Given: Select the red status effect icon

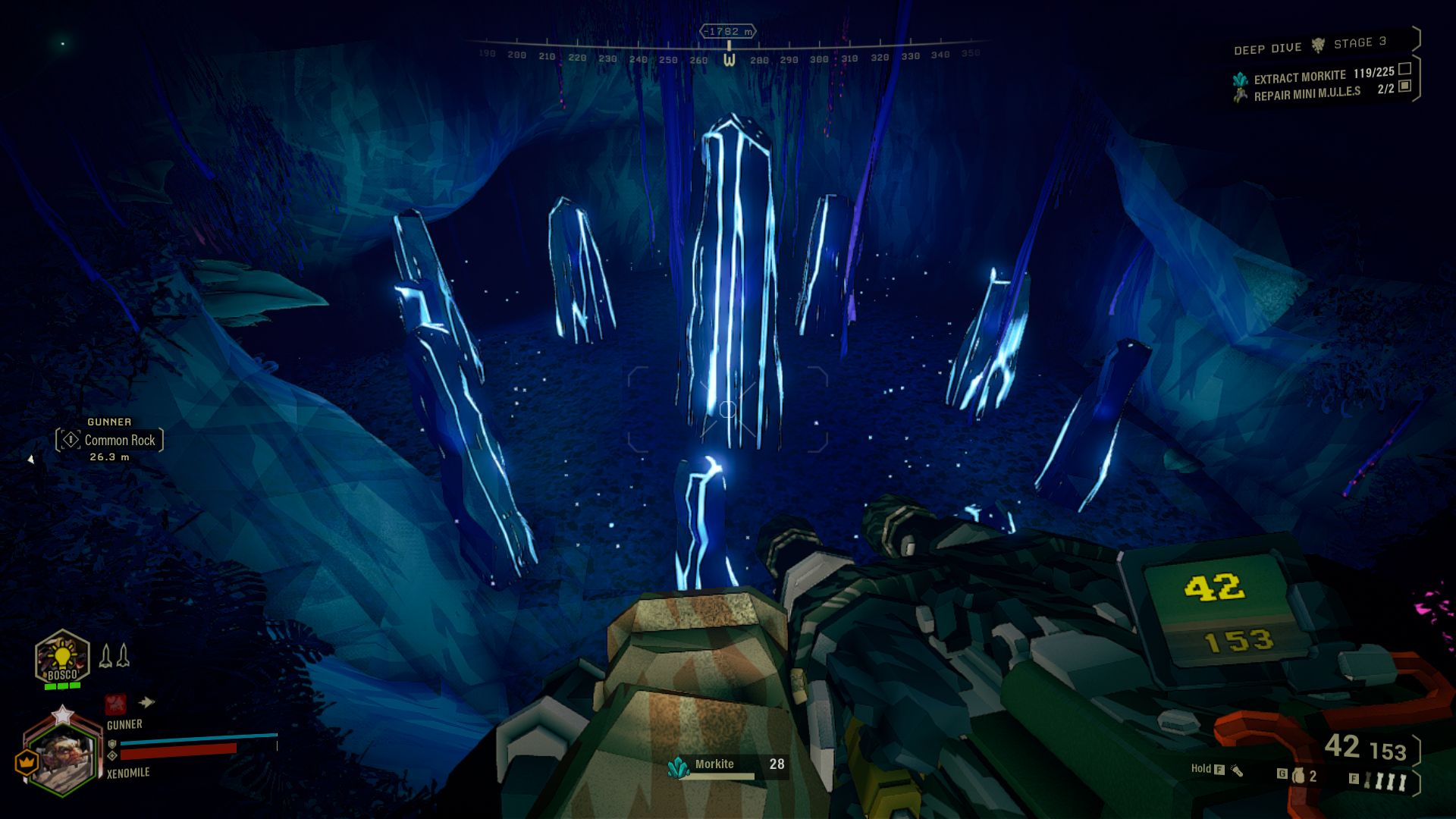Looking at the screenshot, I should tap(115, 704).
